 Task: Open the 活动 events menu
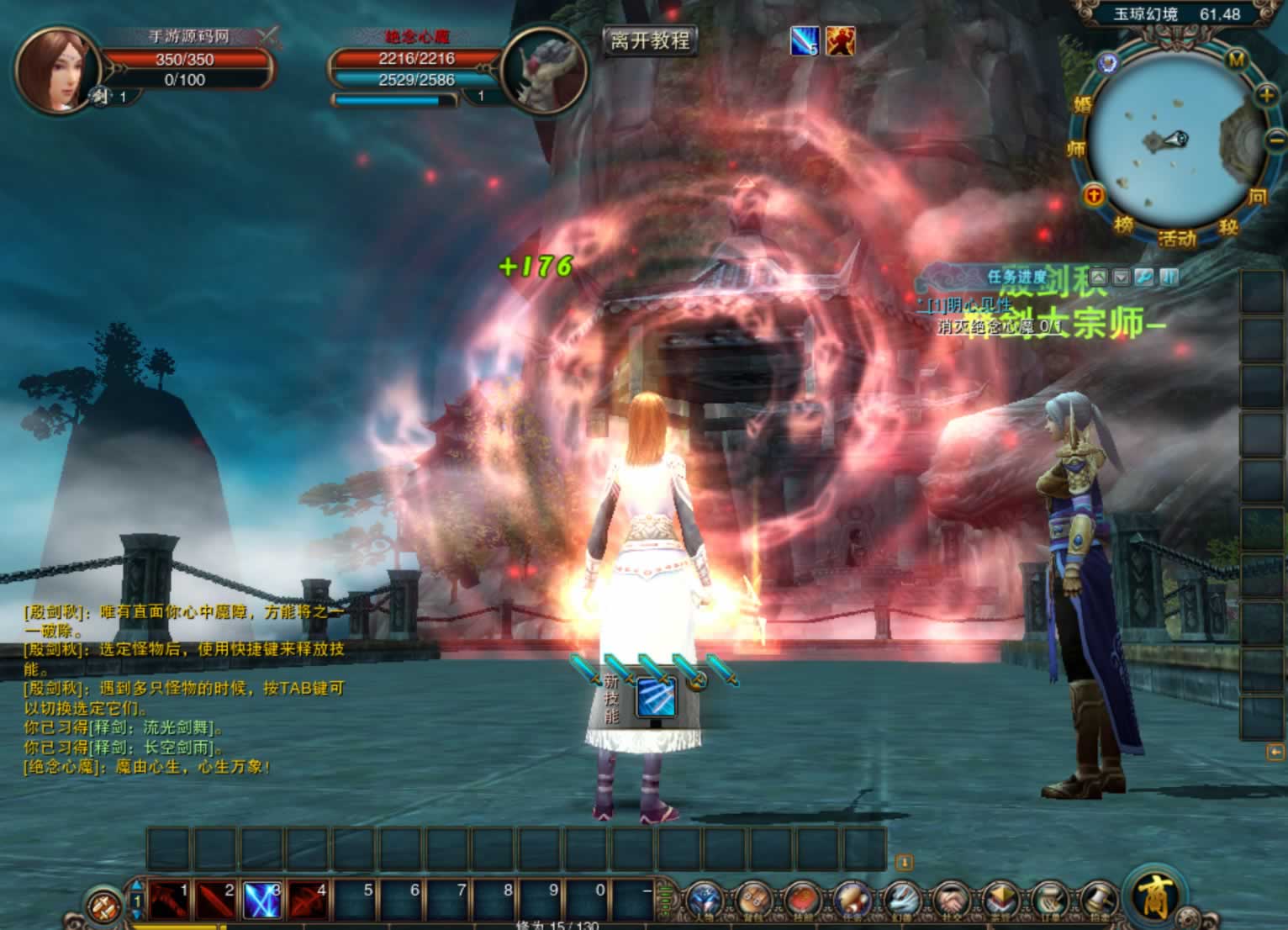(1177, 239)
